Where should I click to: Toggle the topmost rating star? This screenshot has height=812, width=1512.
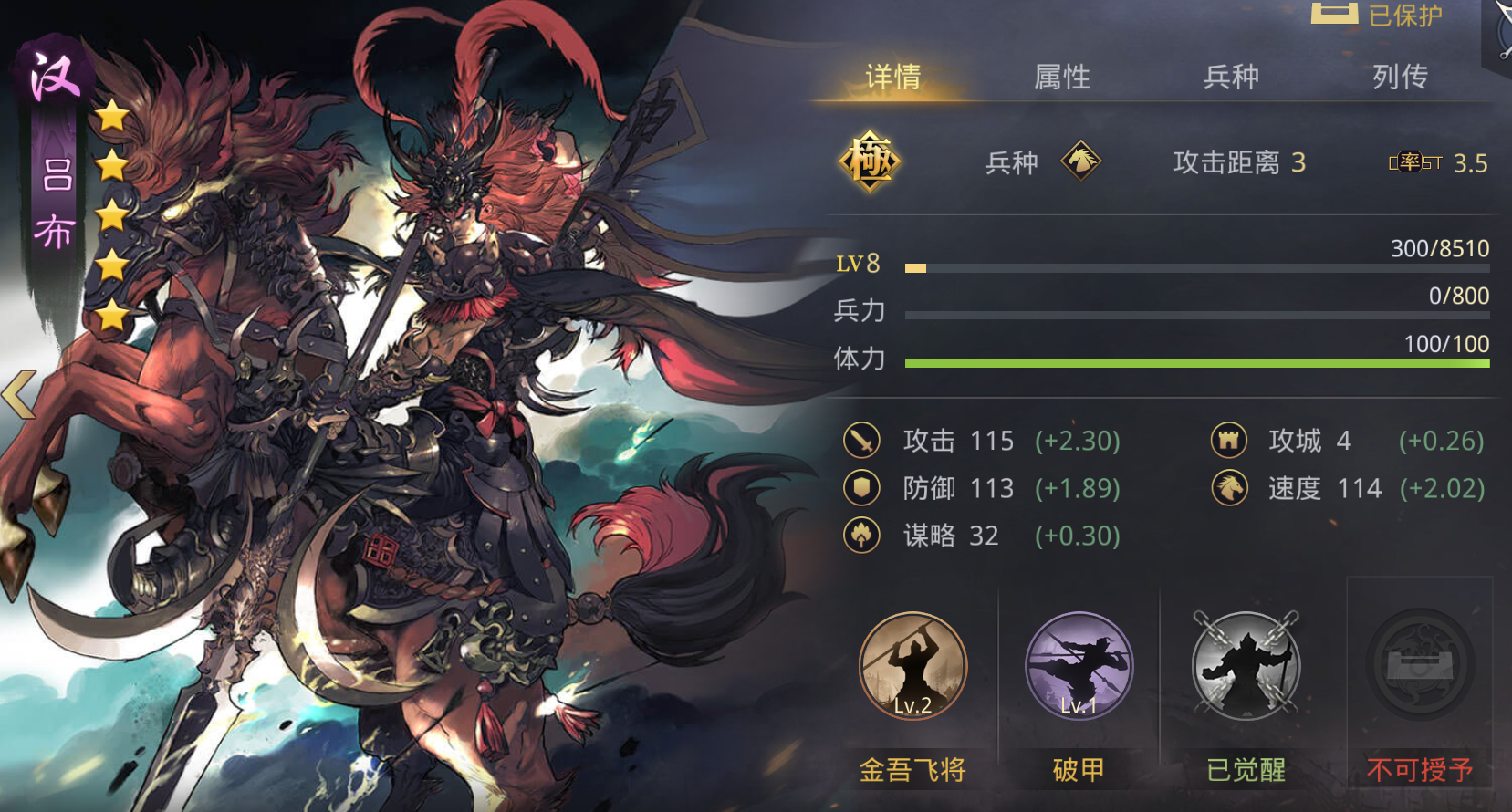111,115
